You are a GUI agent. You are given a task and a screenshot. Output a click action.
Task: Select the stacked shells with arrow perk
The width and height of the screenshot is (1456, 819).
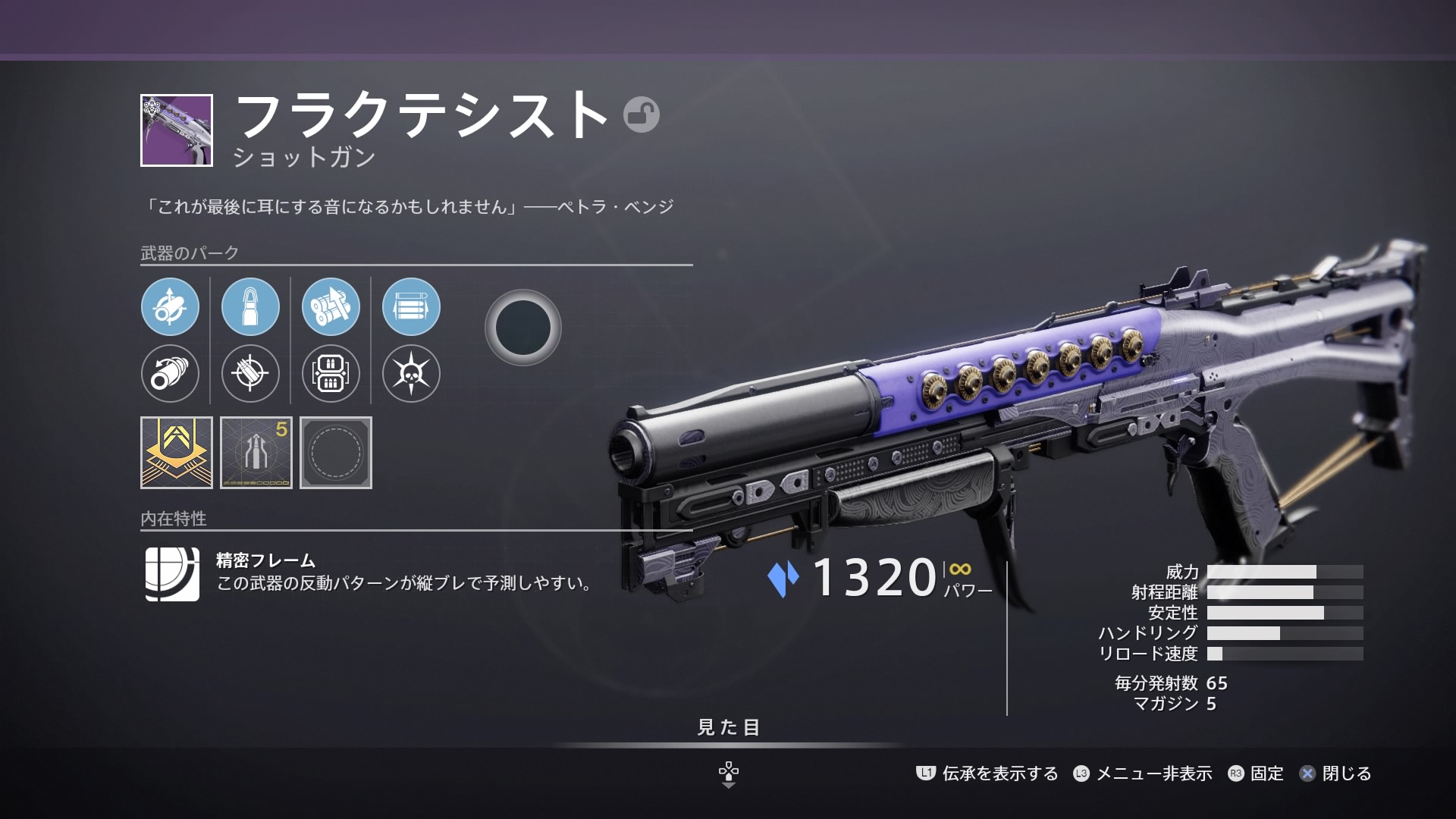331,307
